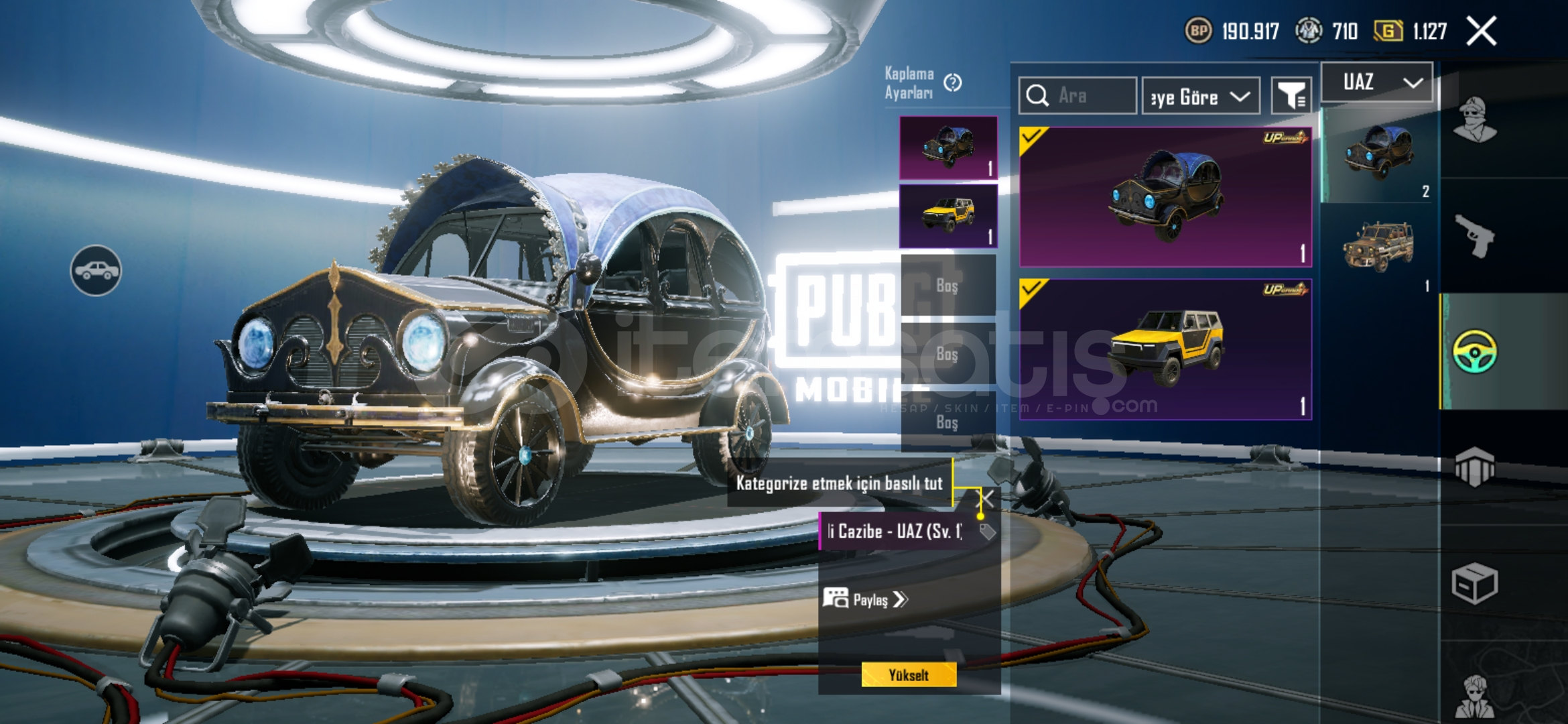Click the tag icon beside skin name
Screen dimensions: 1568x724
pyautogui.click(x=987, y=532)
